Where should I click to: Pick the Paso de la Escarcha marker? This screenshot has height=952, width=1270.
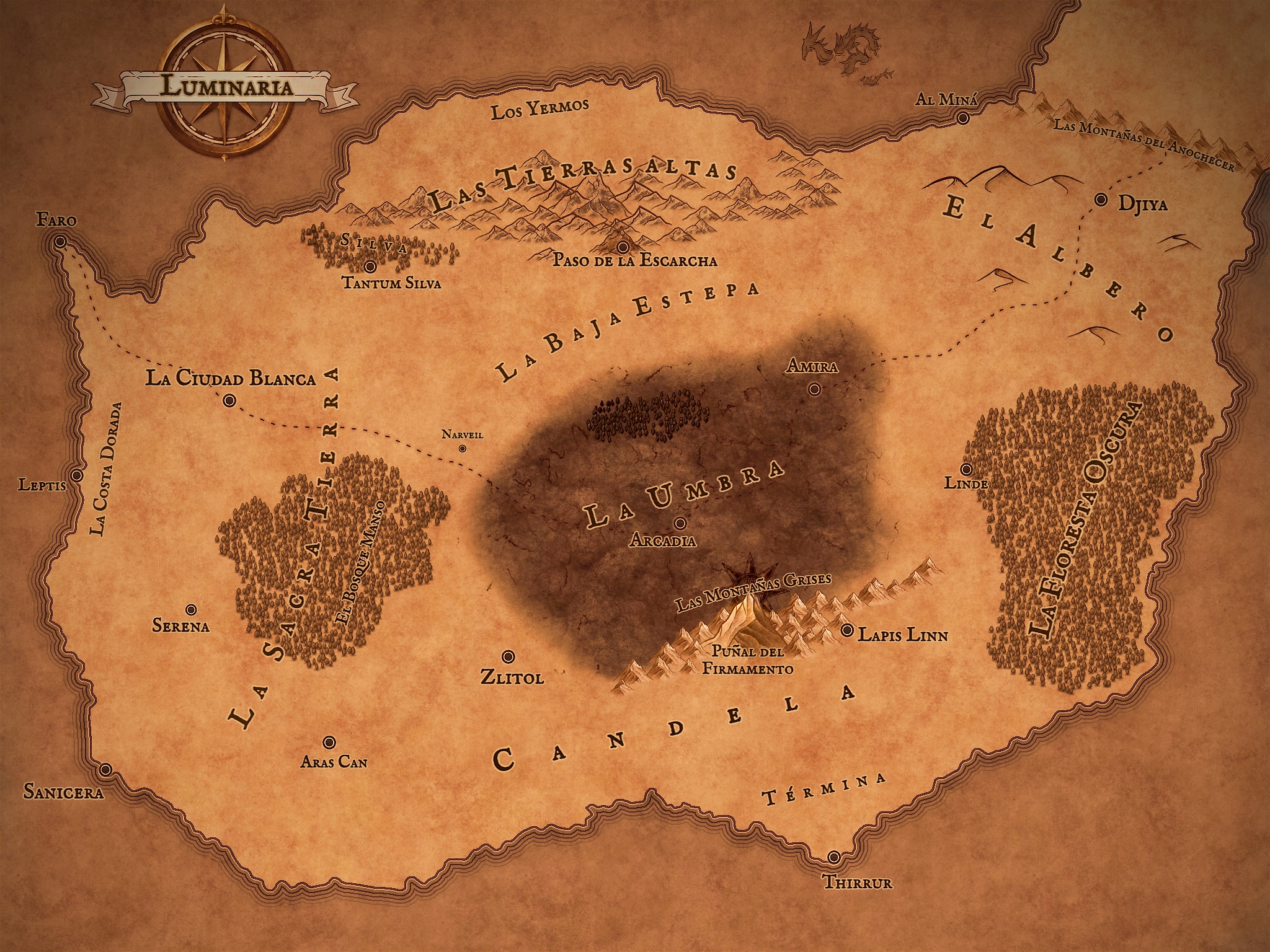click(x=623, y=246)
